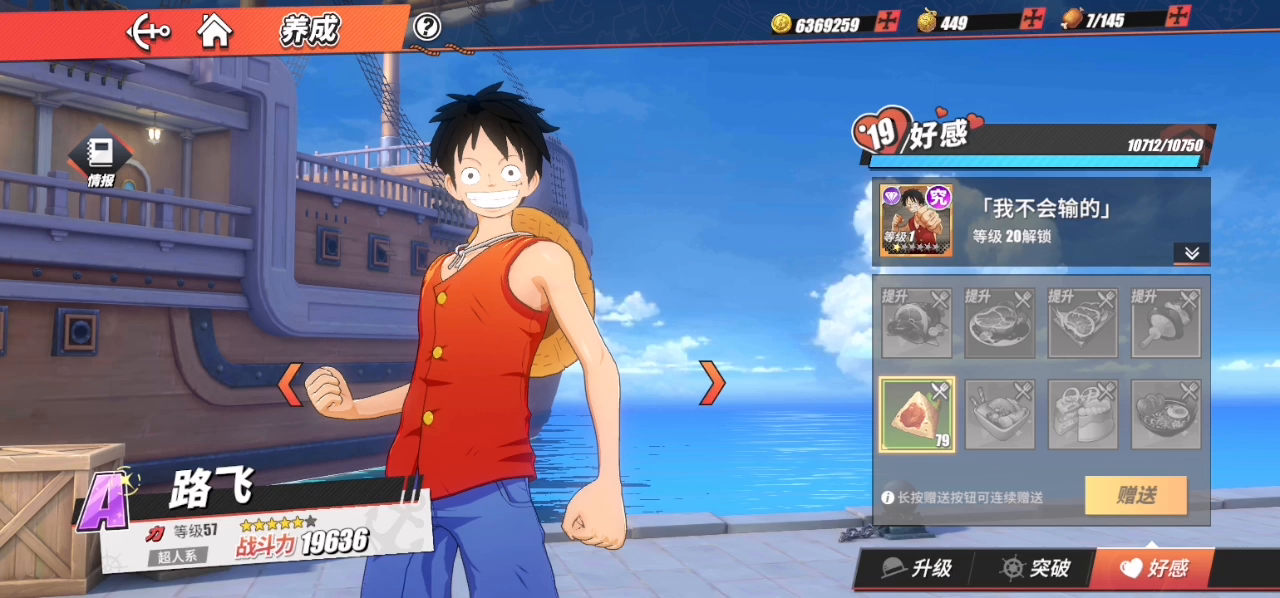Open the question mark help
The height and width of the screenshot is (598, 1280).
tap(427, 27)
